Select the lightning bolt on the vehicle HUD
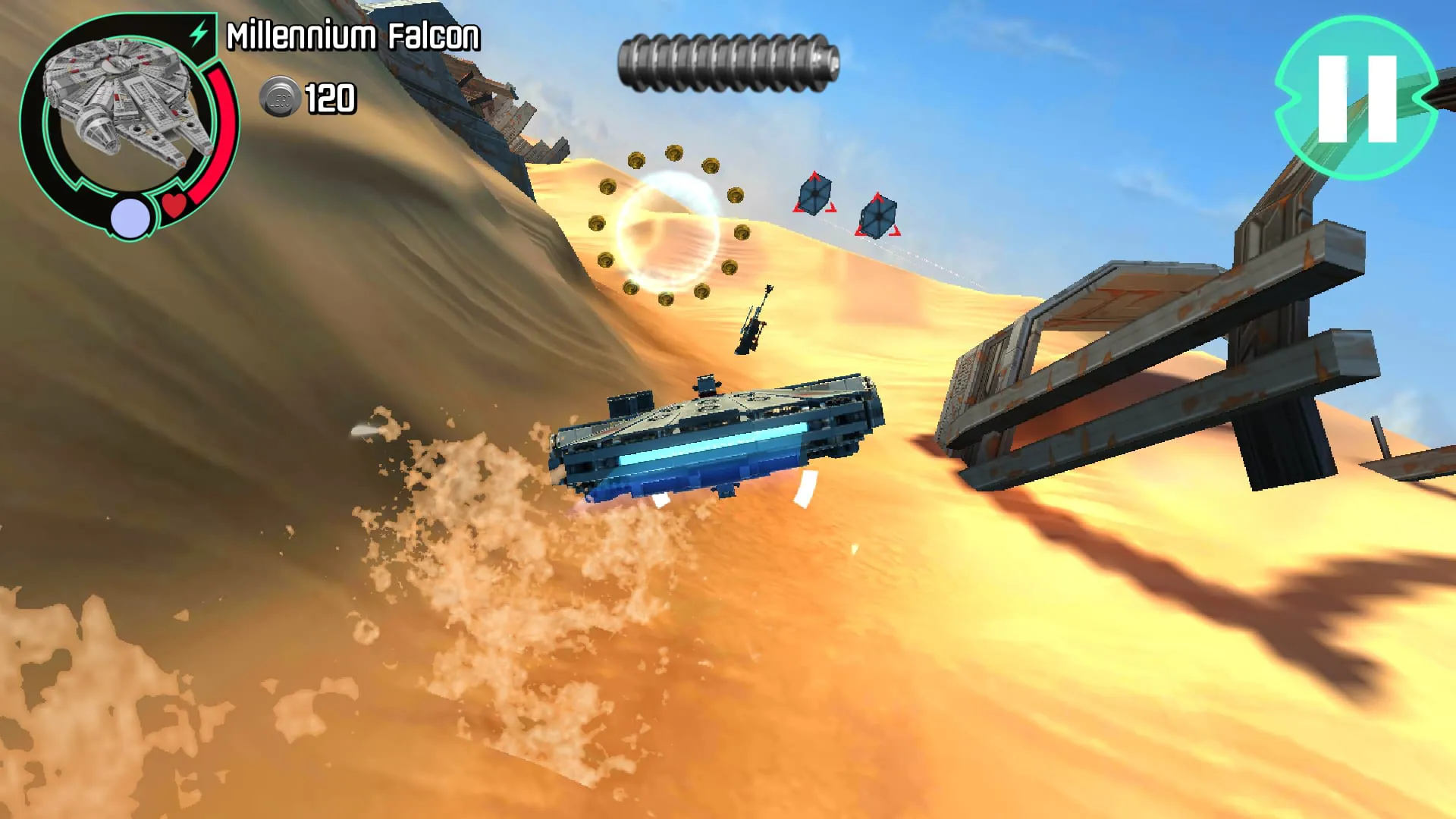1456x819 pixels. pyautogui.click(x=197, y=33)
